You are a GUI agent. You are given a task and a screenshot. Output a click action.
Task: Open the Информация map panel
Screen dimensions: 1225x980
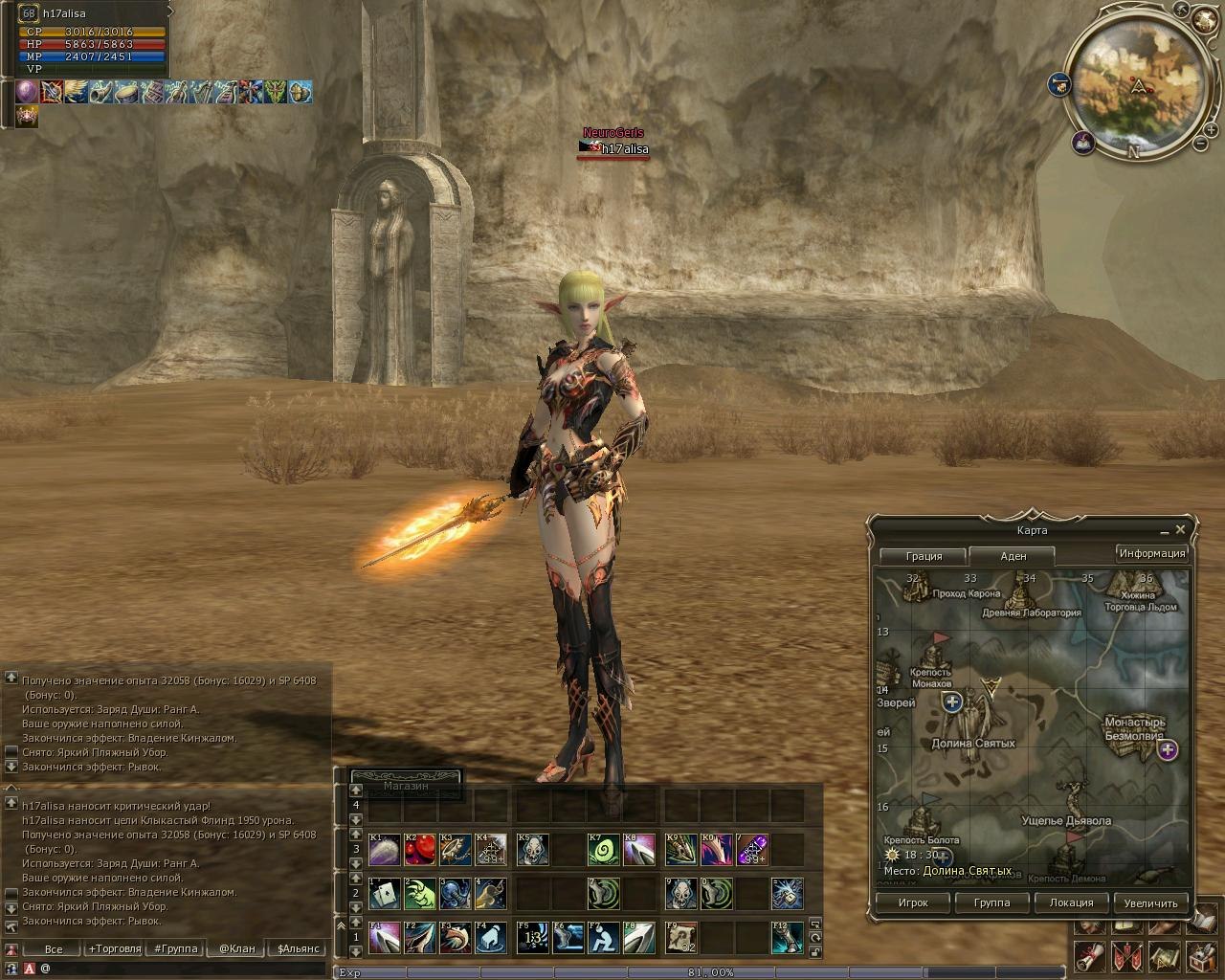[x=1152, y=553]
